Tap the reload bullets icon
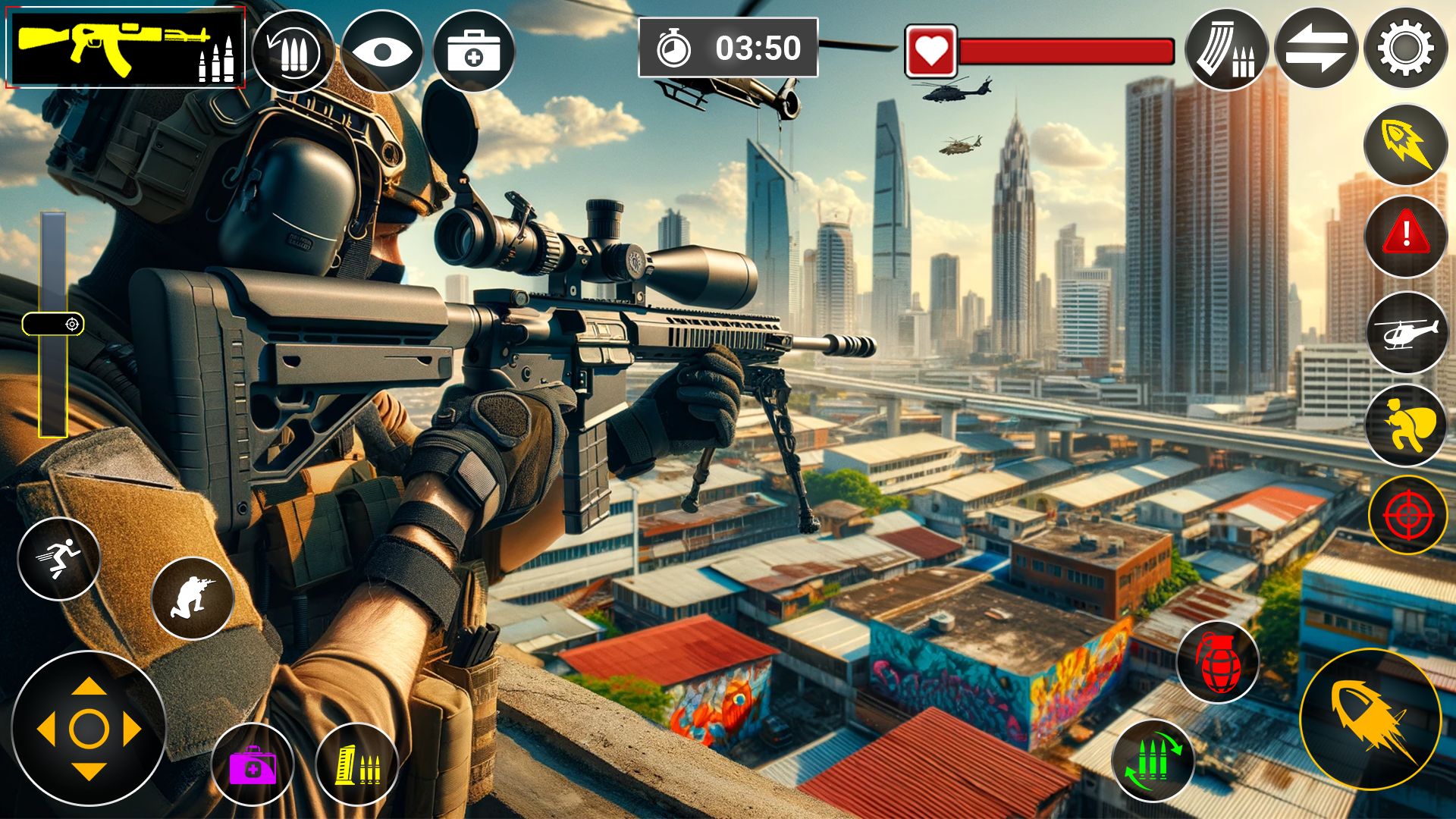 [x=293, y=52]
